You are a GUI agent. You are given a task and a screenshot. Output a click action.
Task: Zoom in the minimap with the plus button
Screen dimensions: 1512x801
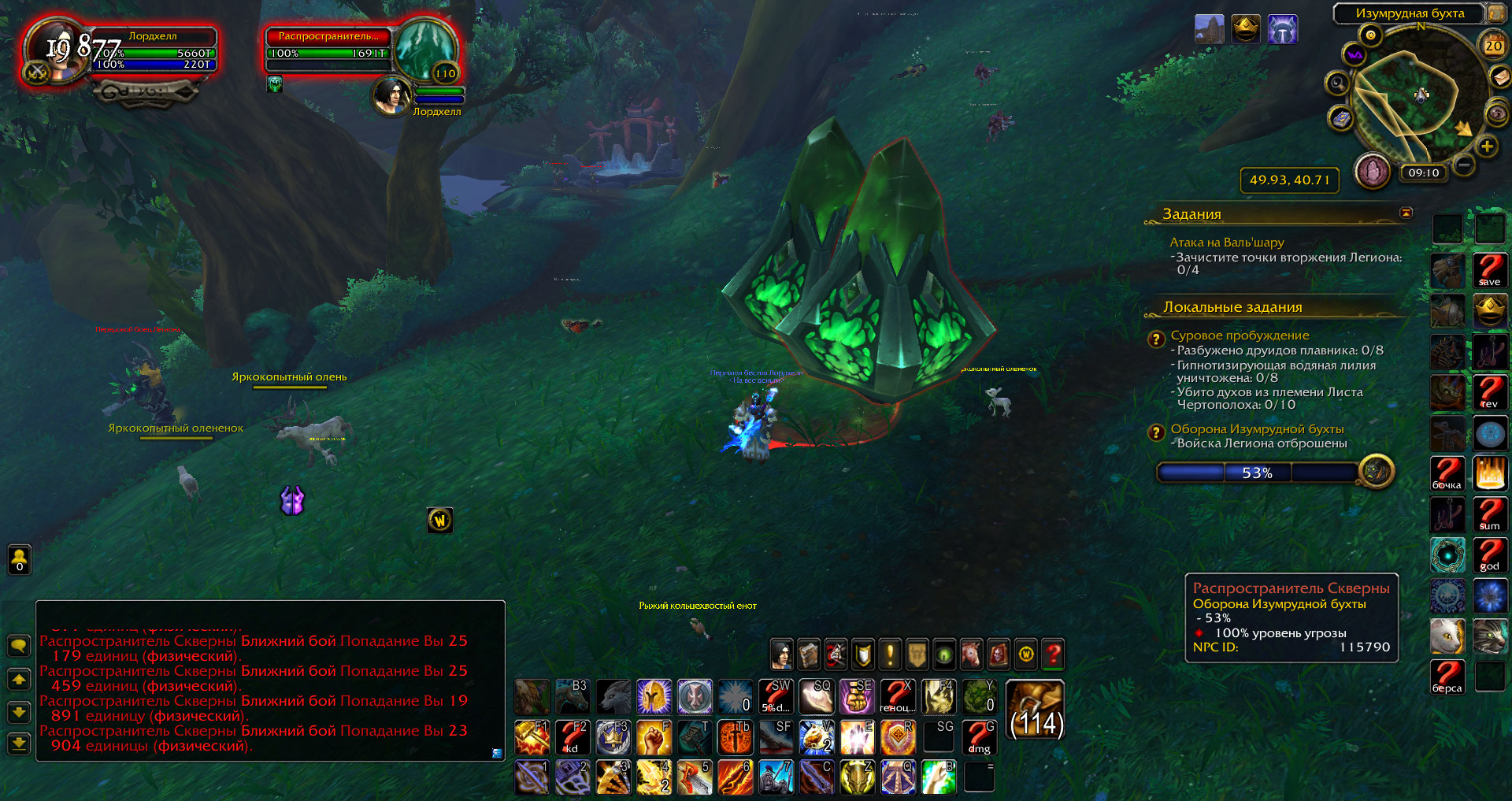click(x=1486, y=146)
